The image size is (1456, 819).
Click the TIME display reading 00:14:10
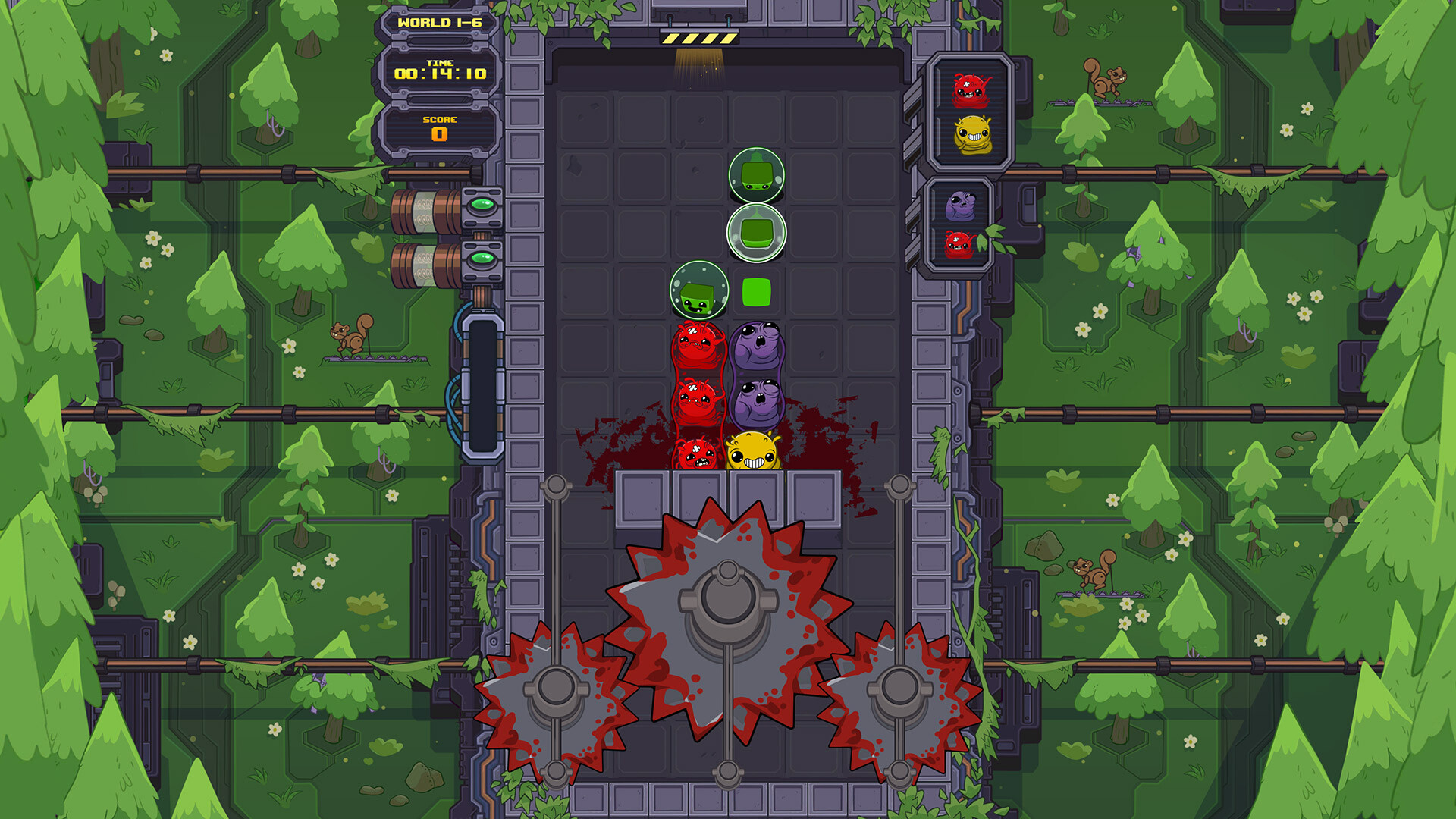pos(438,72)
